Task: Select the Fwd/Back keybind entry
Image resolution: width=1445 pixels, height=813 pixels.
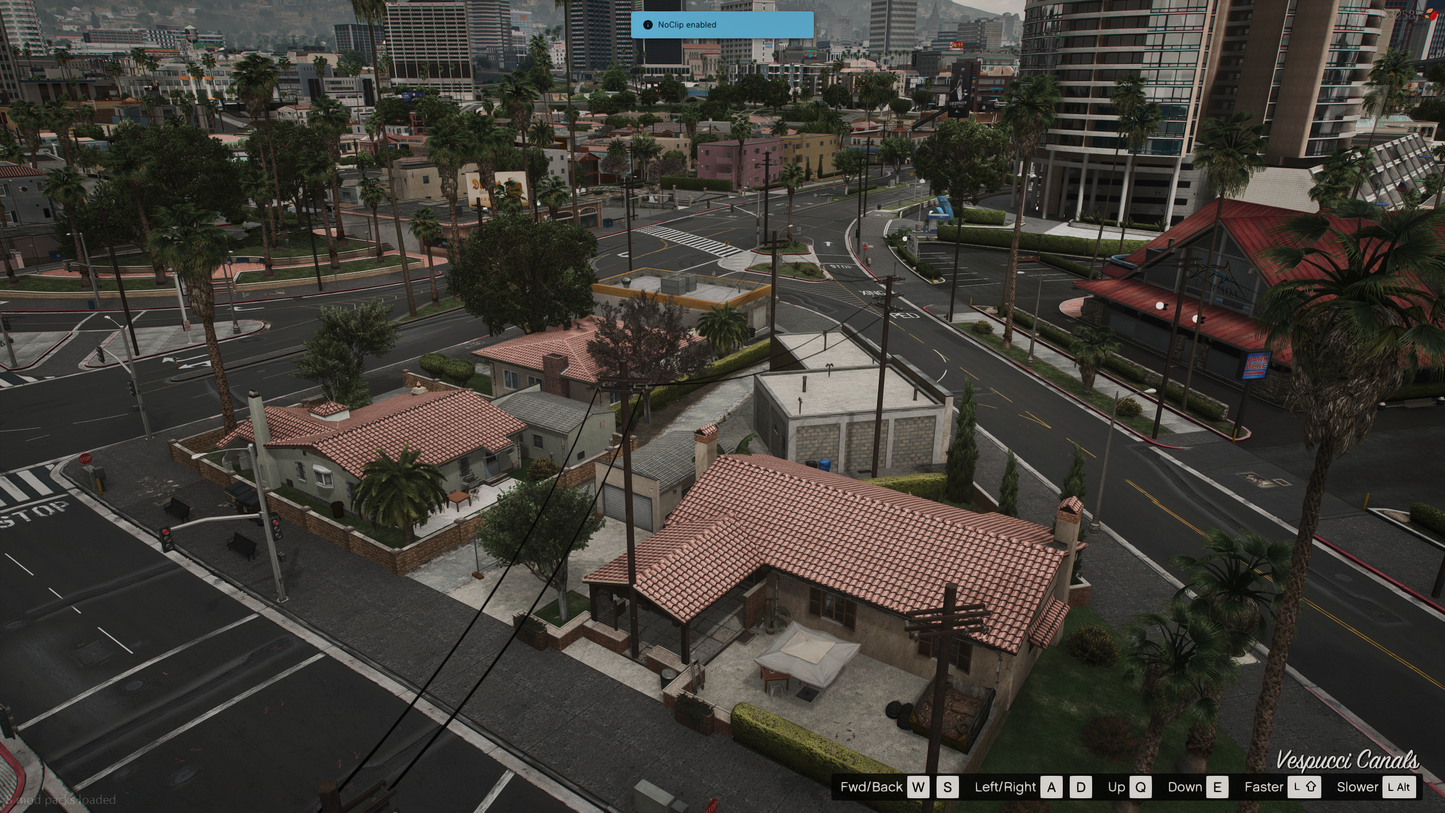Action: 871,787
